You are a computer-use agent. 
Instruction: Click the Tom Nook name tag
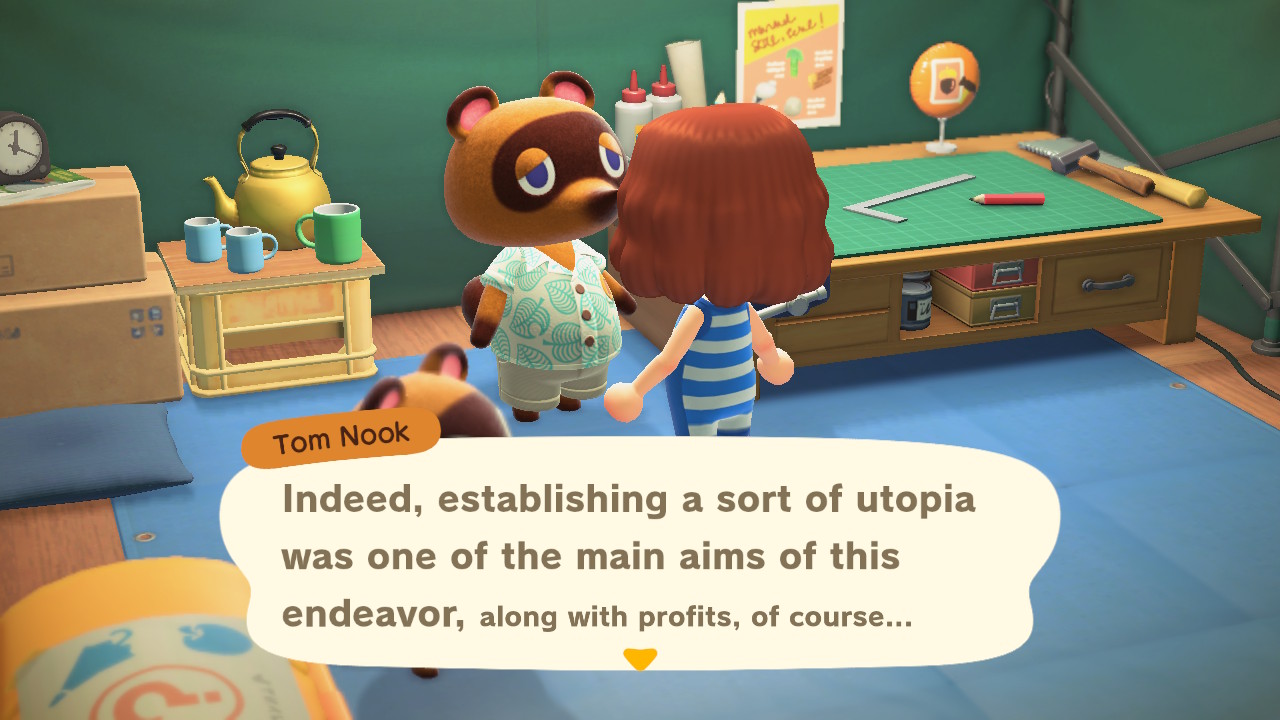pyautogui.click(x=340, y=433)
